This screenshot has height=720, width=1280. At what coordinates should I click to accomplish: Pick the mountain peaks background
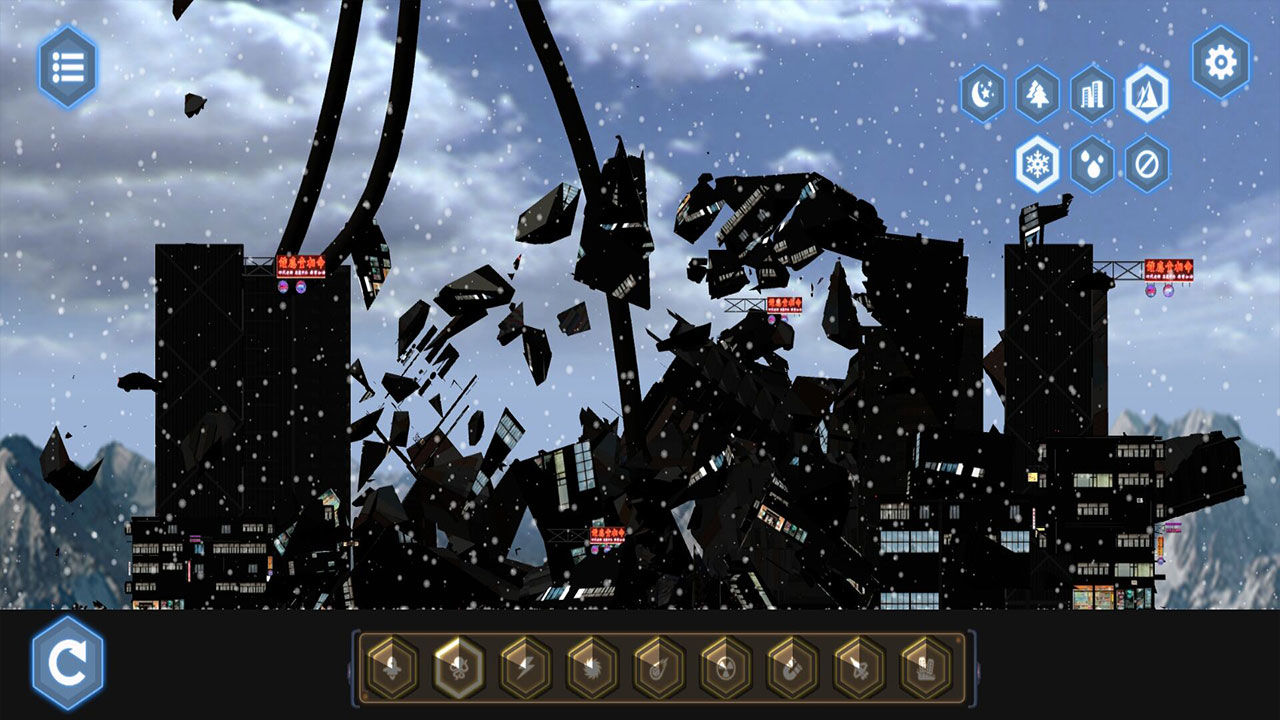click(x=1146, y=94)
